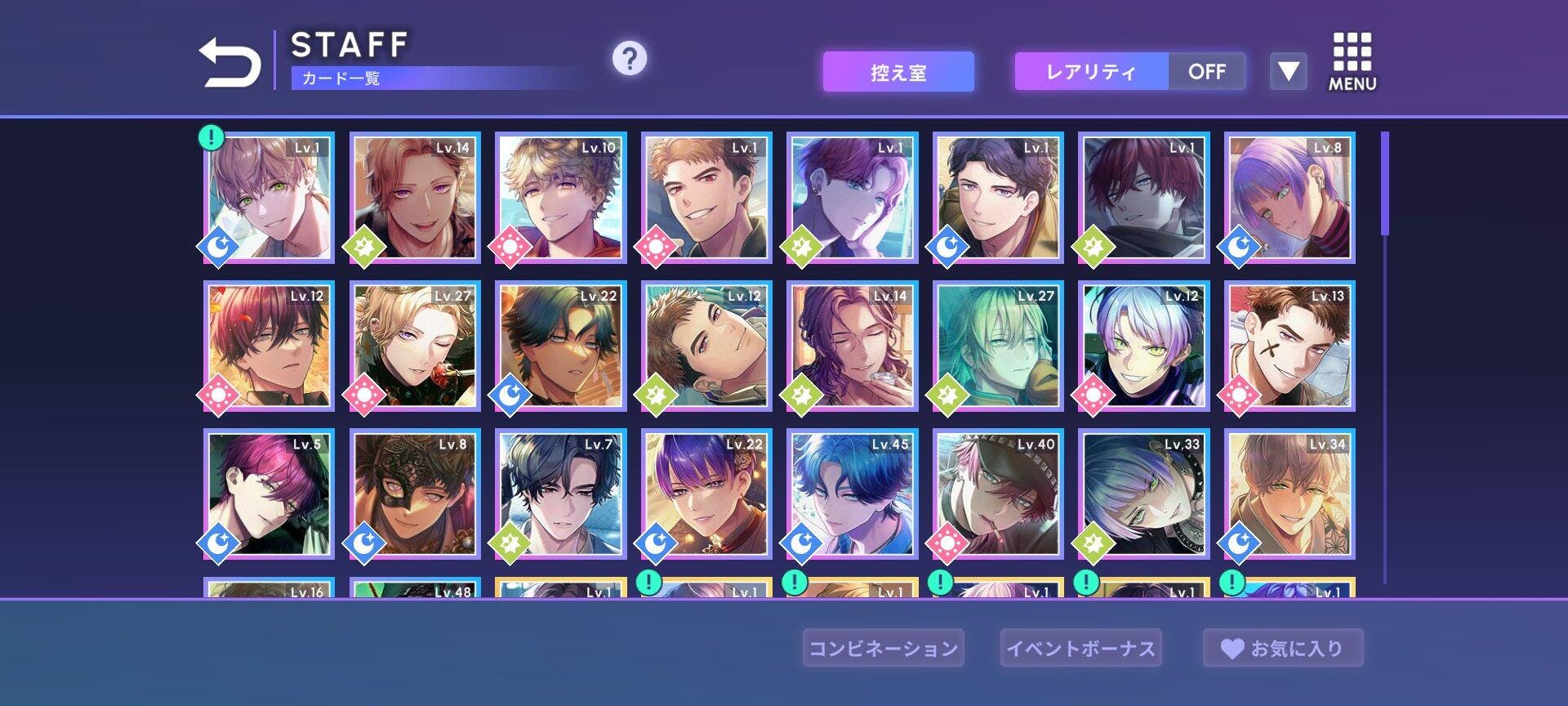Select the レアリティ sort button
This screenshot has height=706, width=1568.
pyautogui.click(x=1091, y=72)
